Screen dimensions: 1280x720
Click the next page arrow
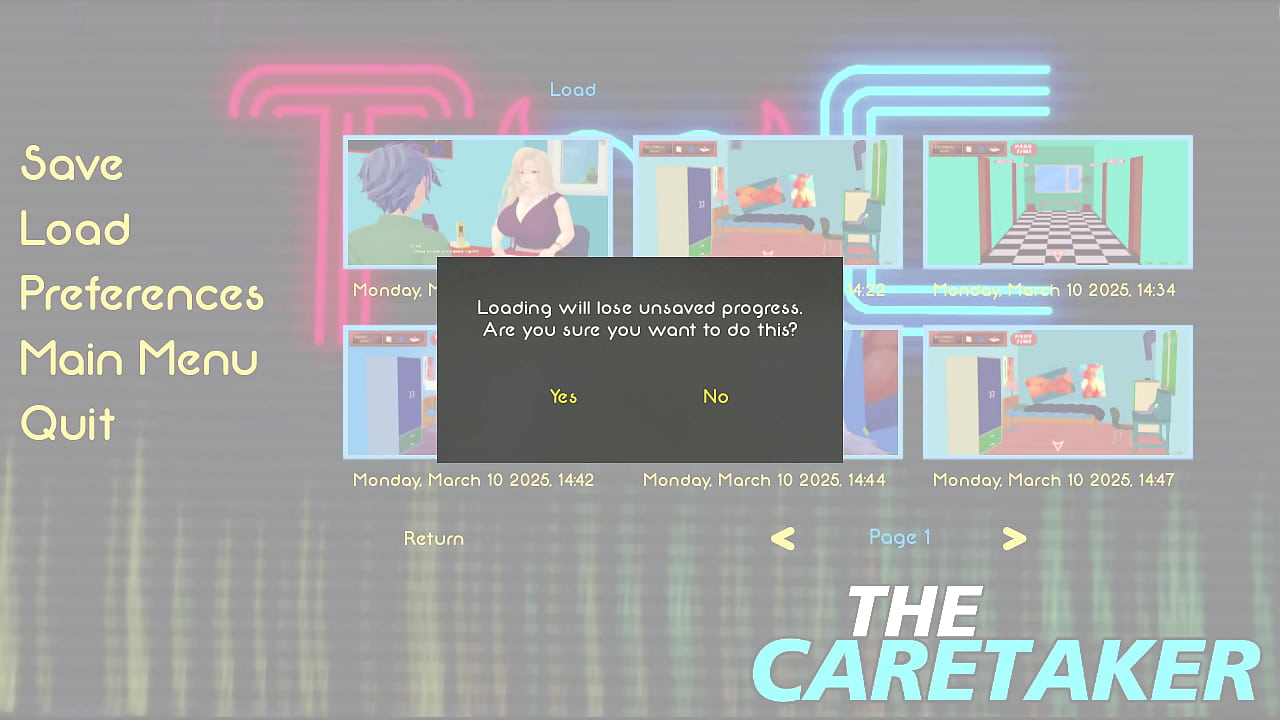click(x=1014, y=538)
